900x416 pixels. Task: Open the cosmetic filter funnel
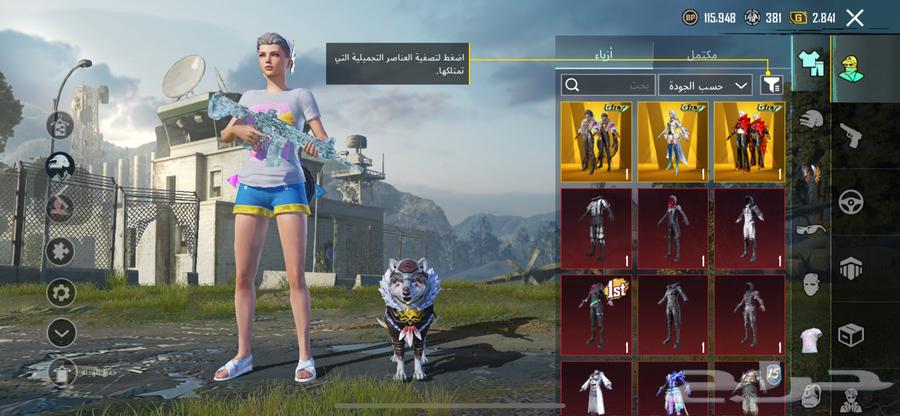click(x=771, y=86)
